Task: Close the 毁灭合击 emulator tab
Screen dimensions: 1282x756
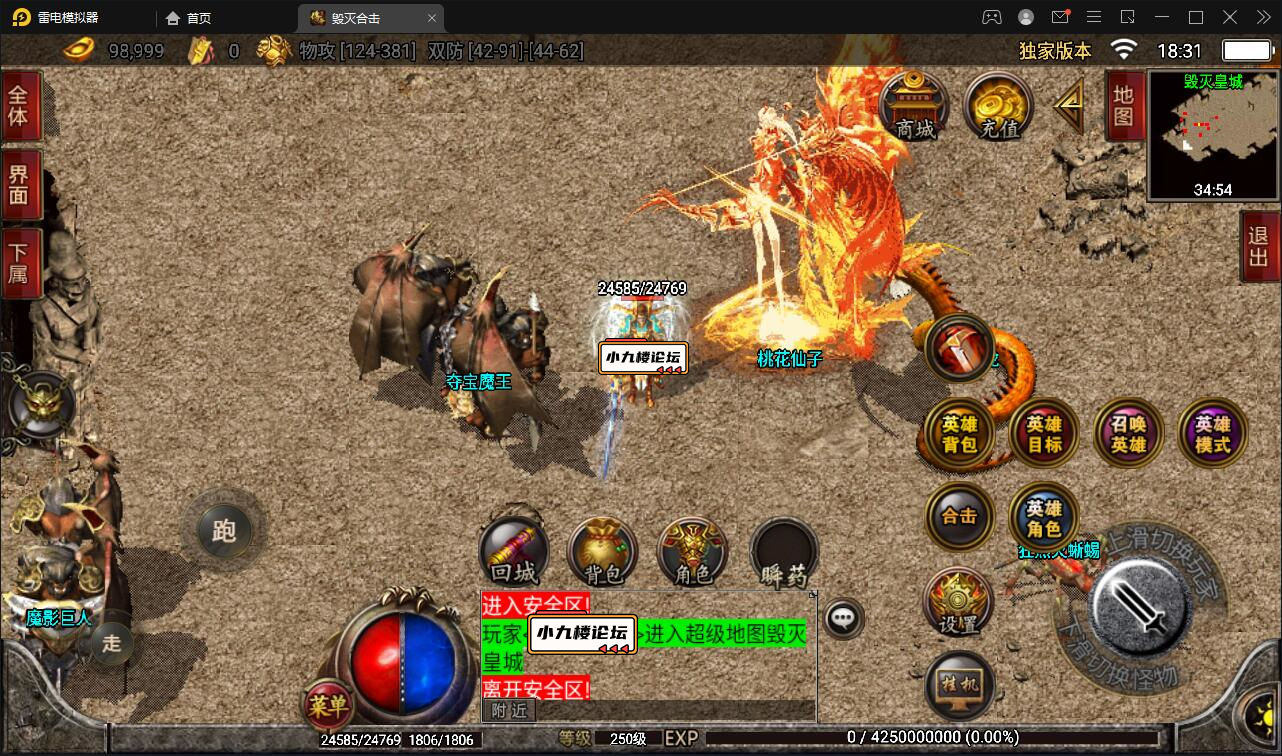Action: coord(432,18)
